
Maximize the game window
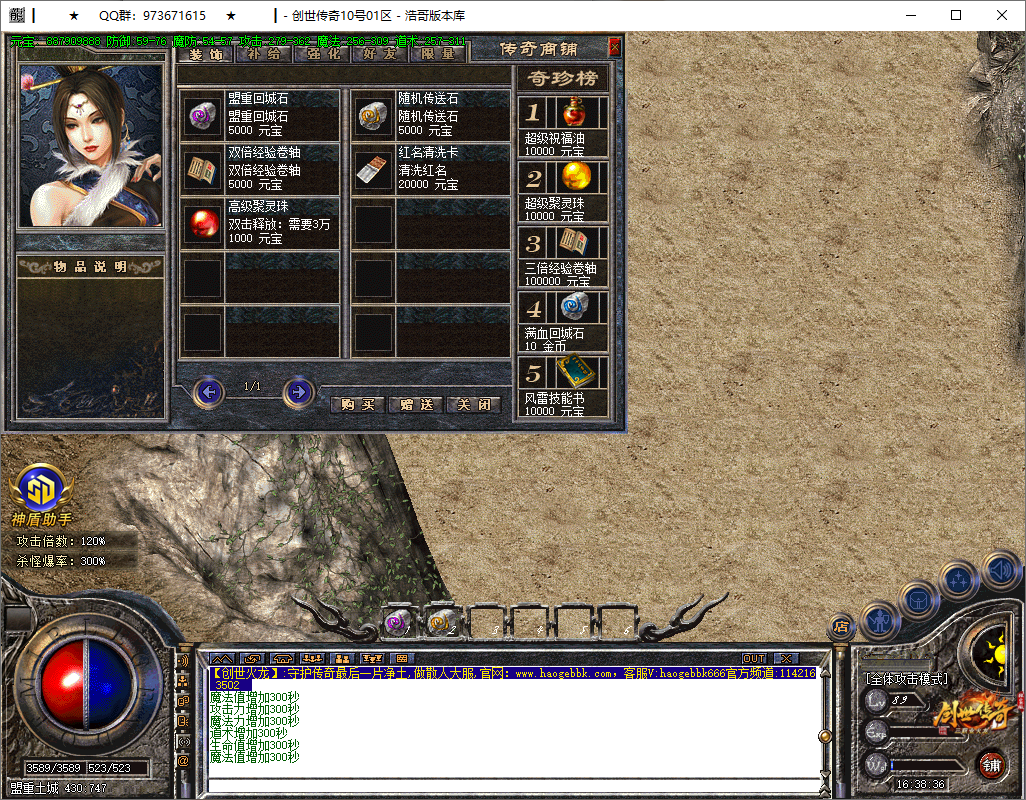coord(956,16)
